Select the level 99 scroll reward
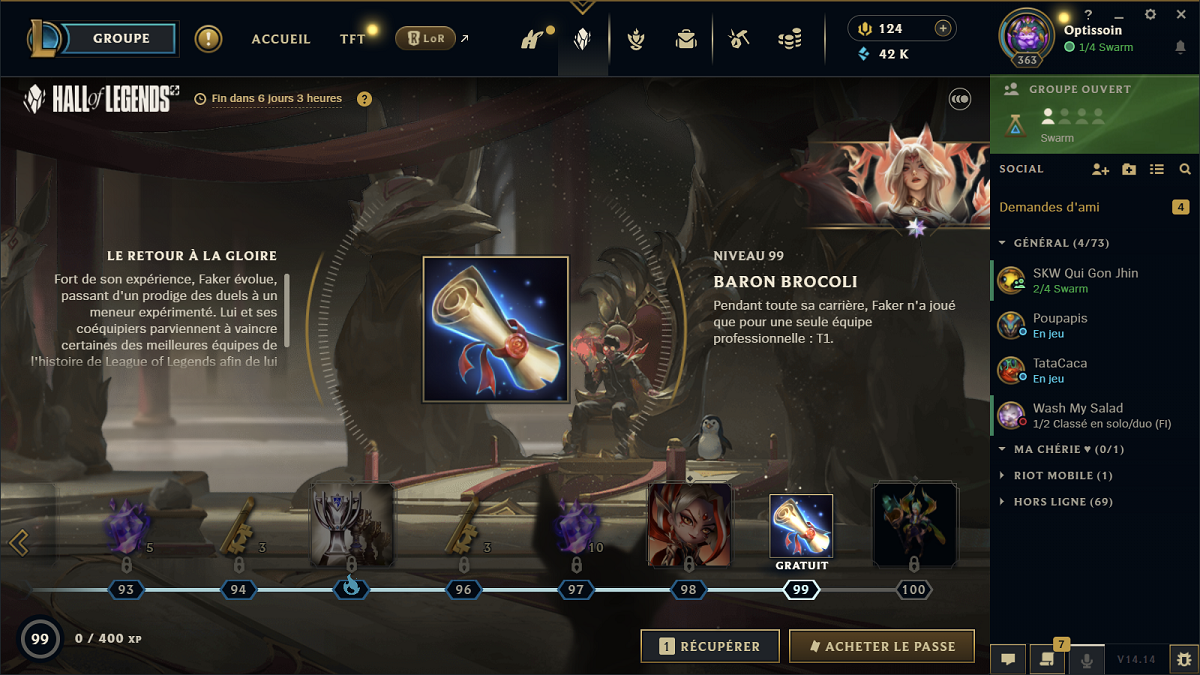 click(800, 526)
